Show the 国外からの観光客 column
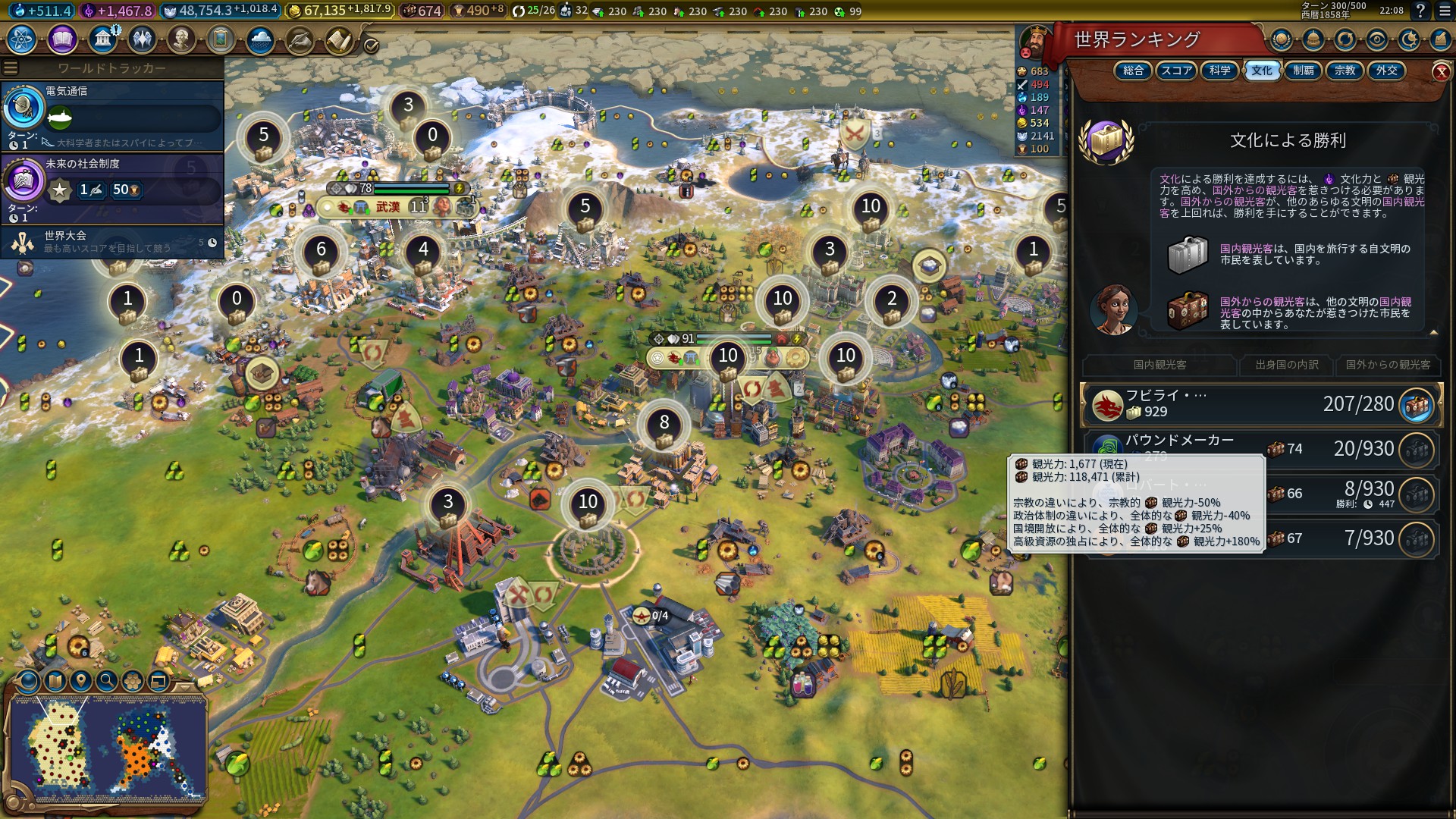 1388,365
